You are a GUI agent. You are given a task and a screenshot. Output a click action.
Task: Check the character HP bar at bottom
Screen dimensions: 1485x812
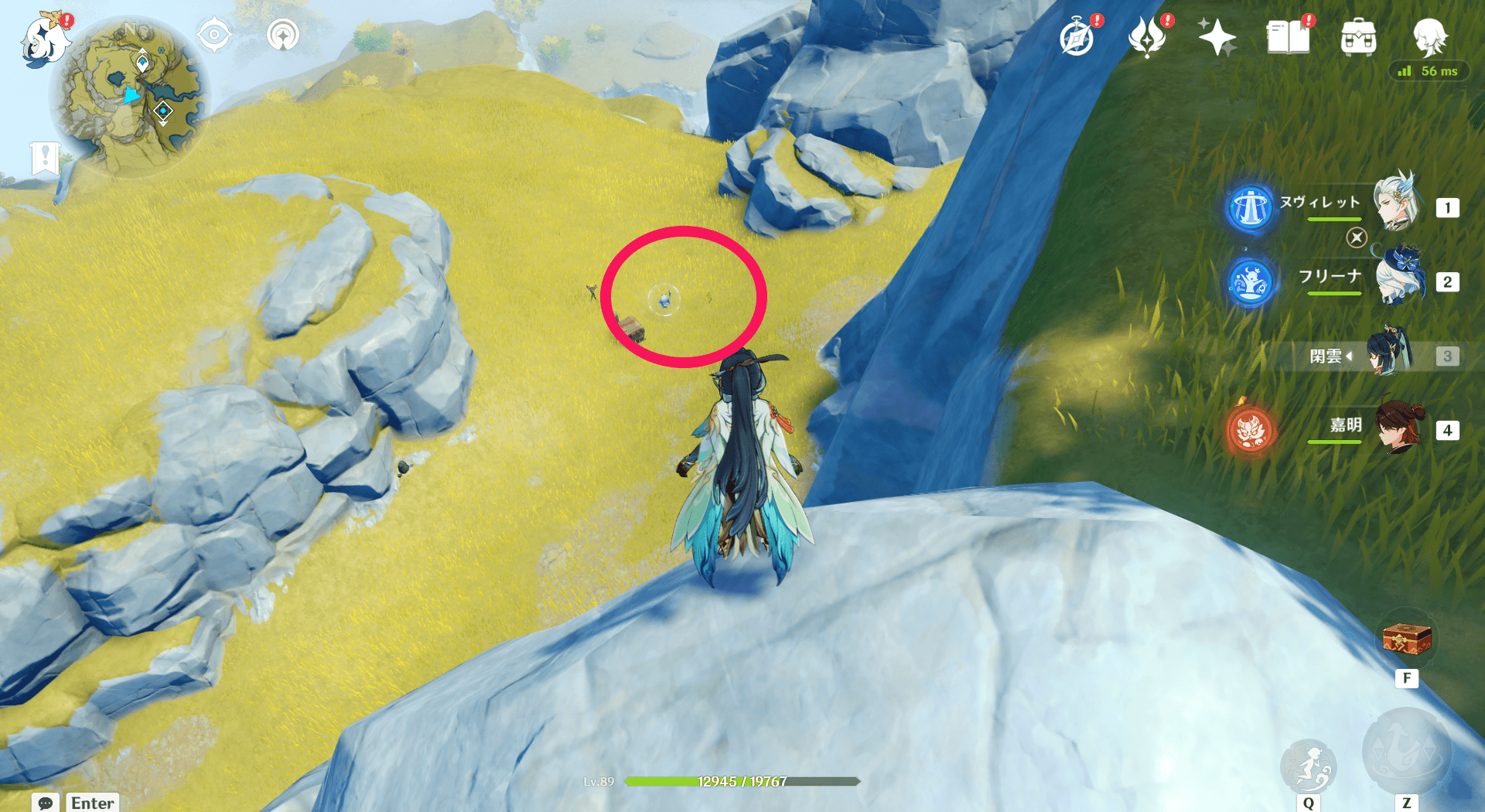(740, 781)
